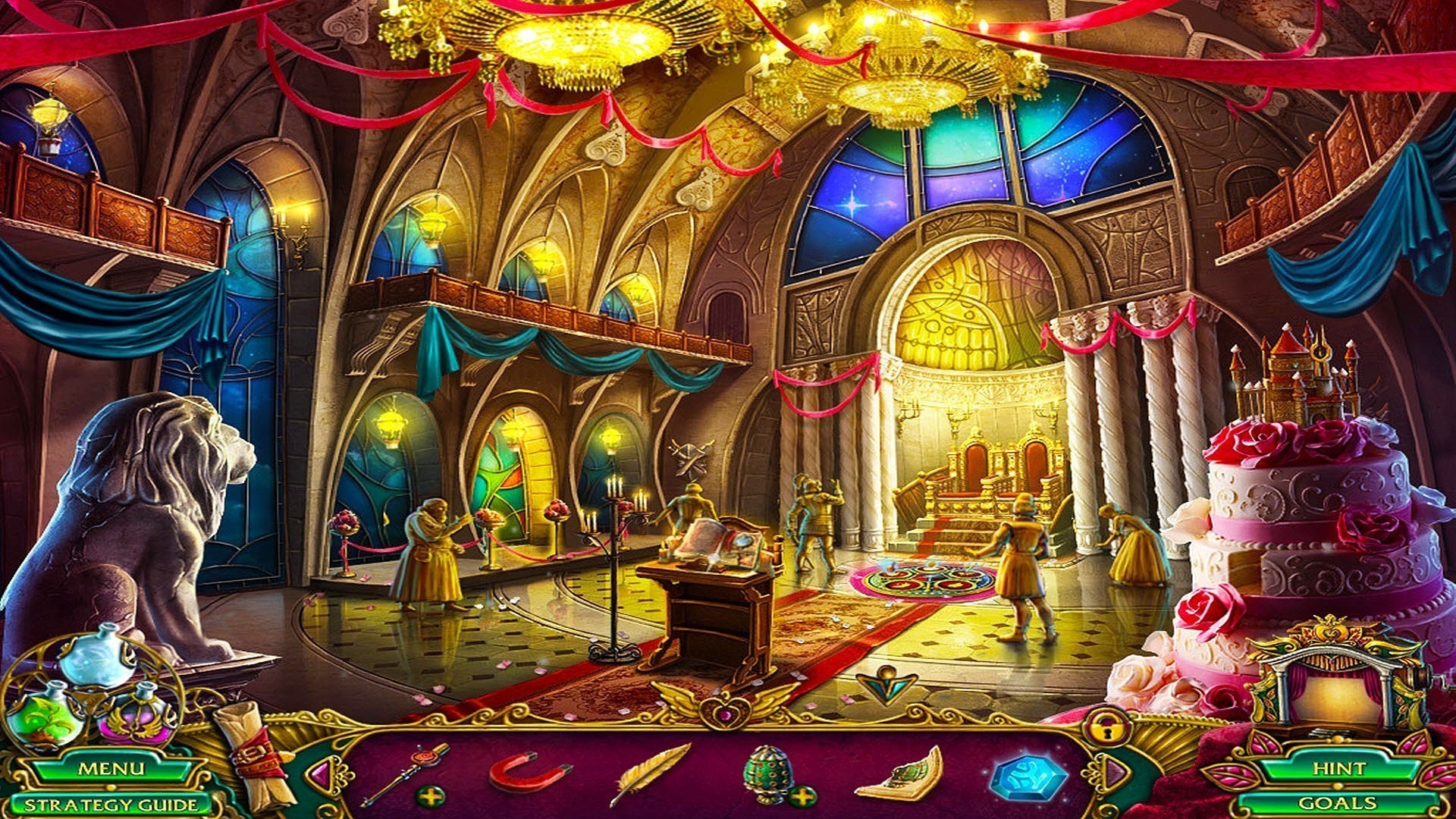Show the Goals list
1456x819 pixels.
coord(1338,803)
